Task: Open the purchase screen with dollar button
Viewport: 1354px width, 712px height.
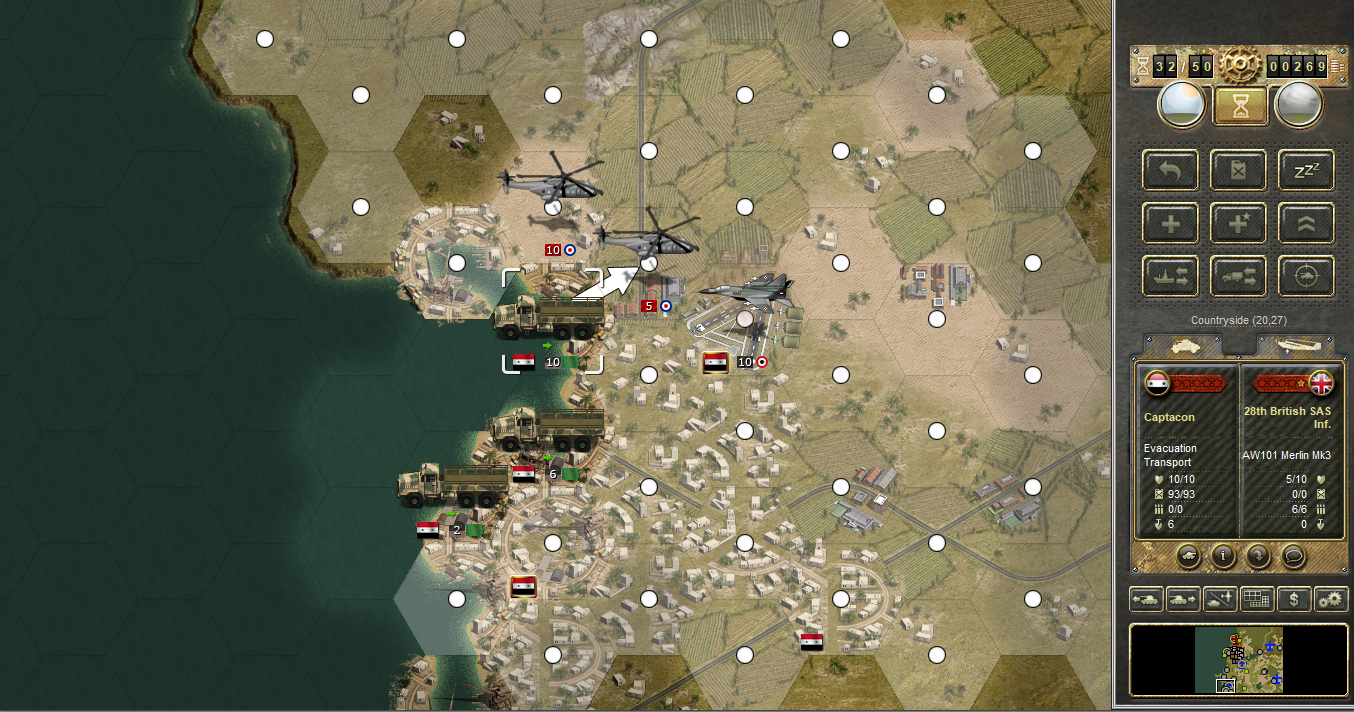Action: 1294,599
